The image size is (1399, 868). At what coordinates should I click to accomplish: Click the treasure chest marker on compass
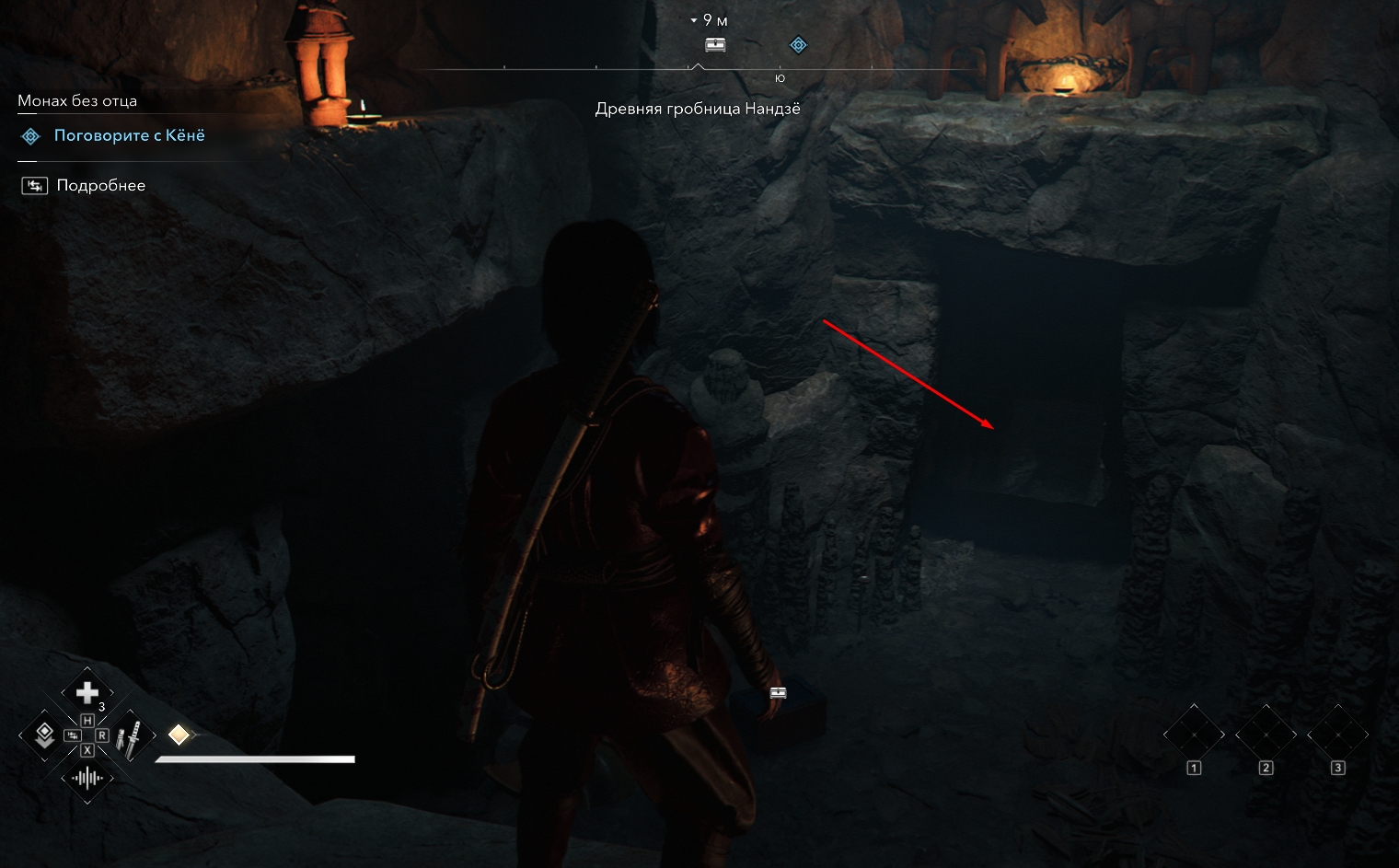[x=715, y=44]
